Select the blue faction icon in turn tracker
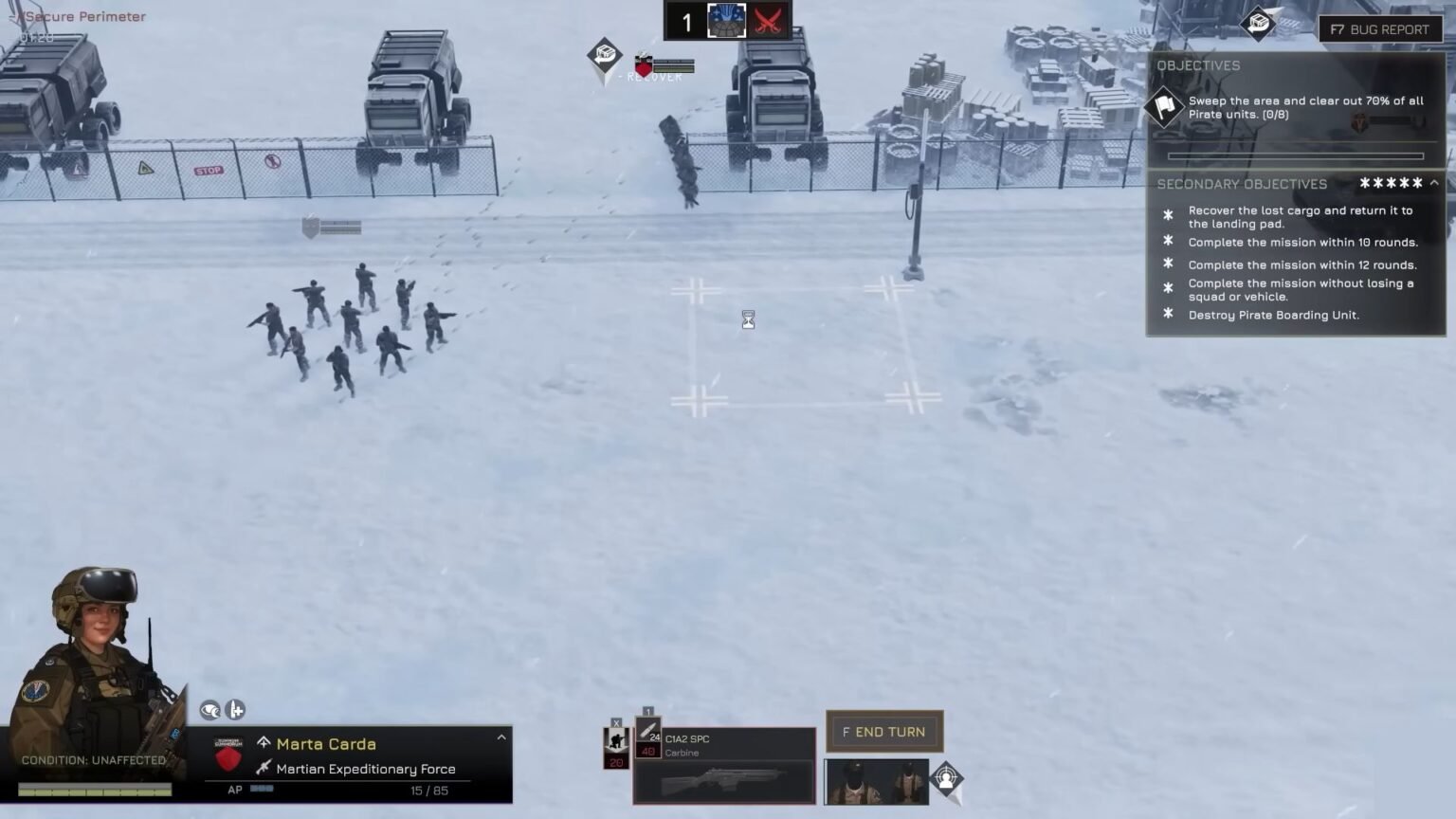The width and height of the screenshot is (1456, 819). coord(727,21)
